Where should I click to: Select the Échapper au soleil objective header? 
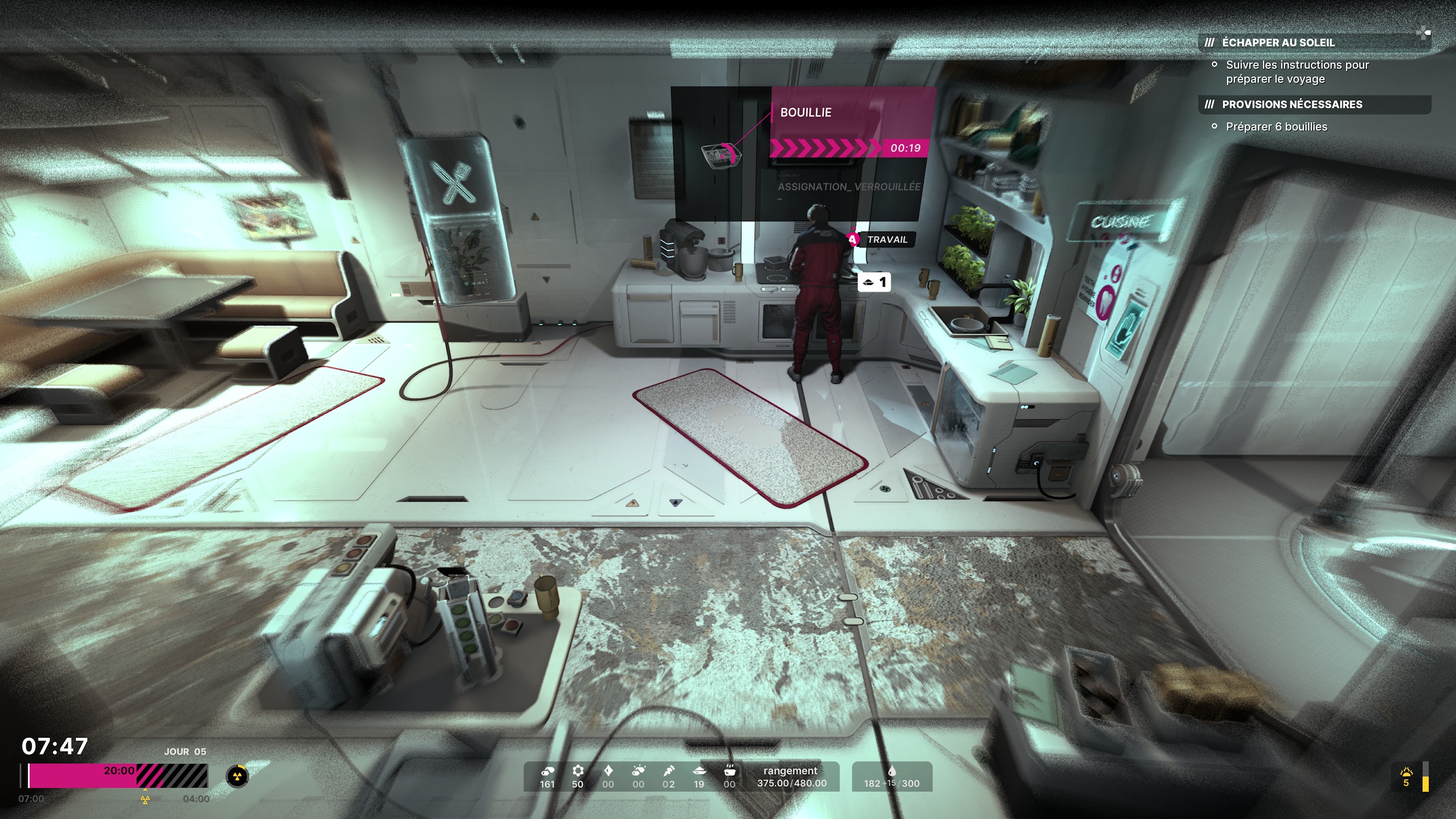[1277, 43]
